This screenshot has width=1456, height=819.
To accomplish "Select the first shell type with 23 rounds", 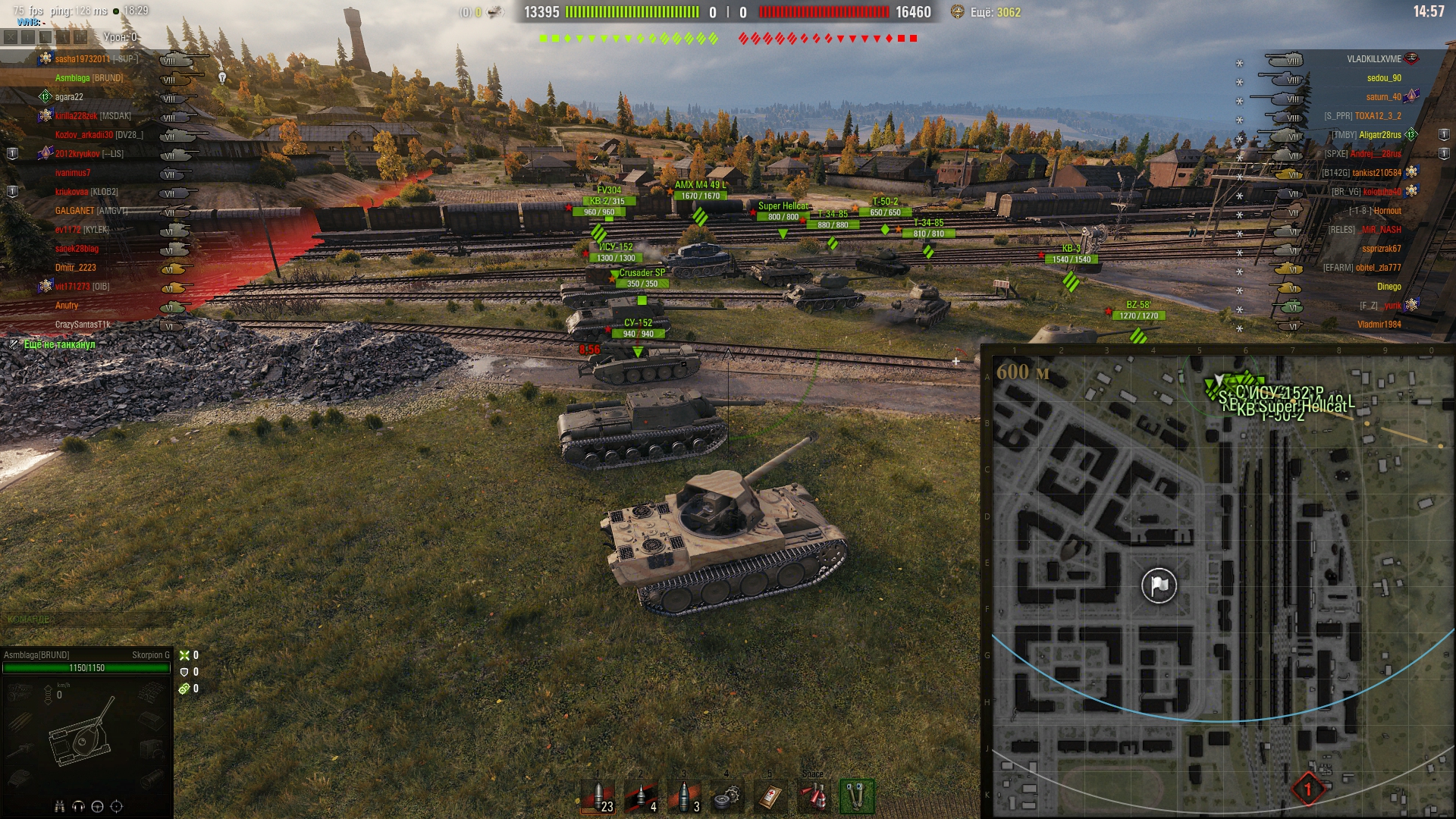I will pyautogui.click(x=598, y=797).
